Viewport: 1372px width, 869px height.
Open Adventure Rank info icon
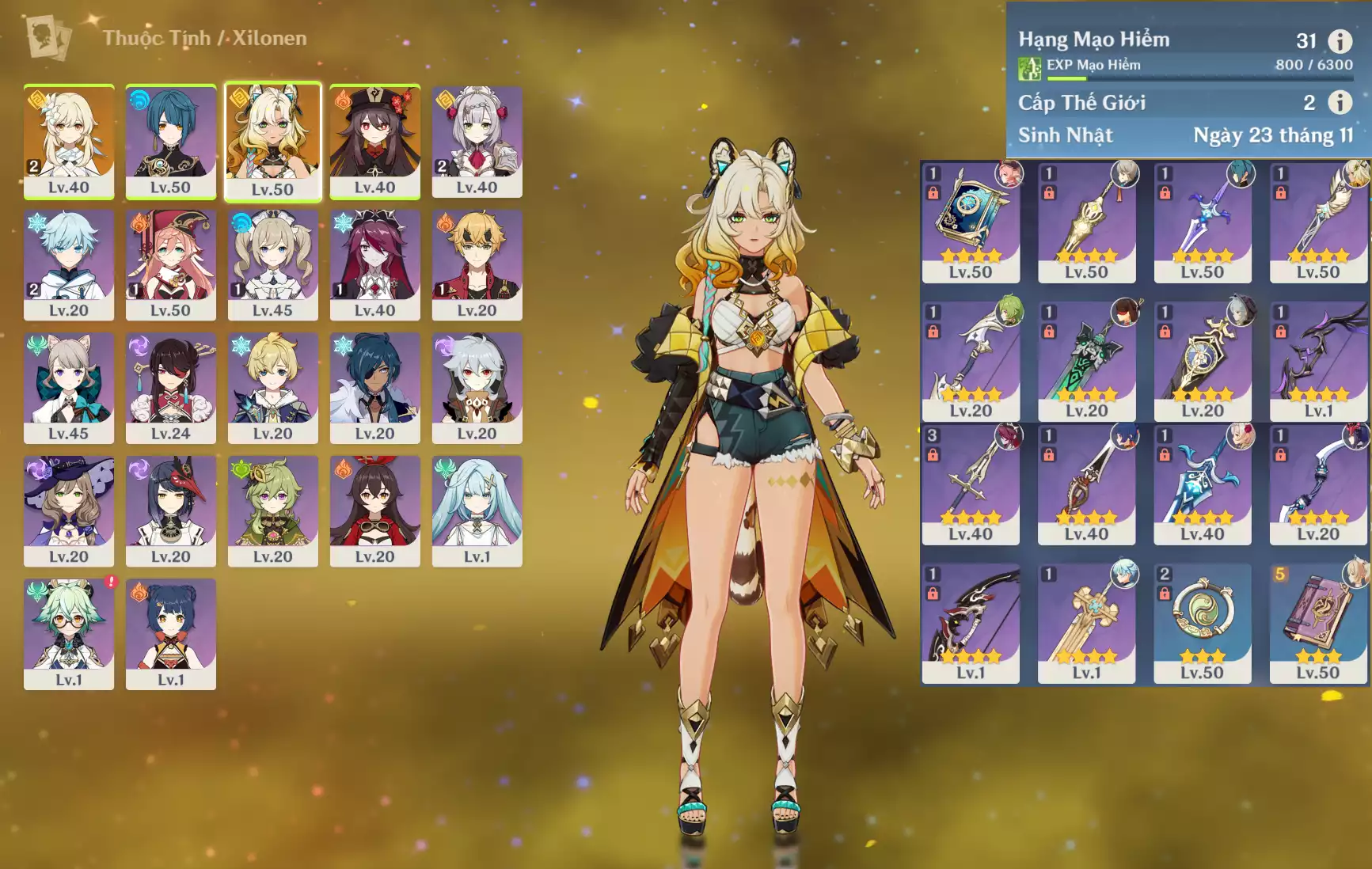pyautogui.click(x=1340, y=41)
